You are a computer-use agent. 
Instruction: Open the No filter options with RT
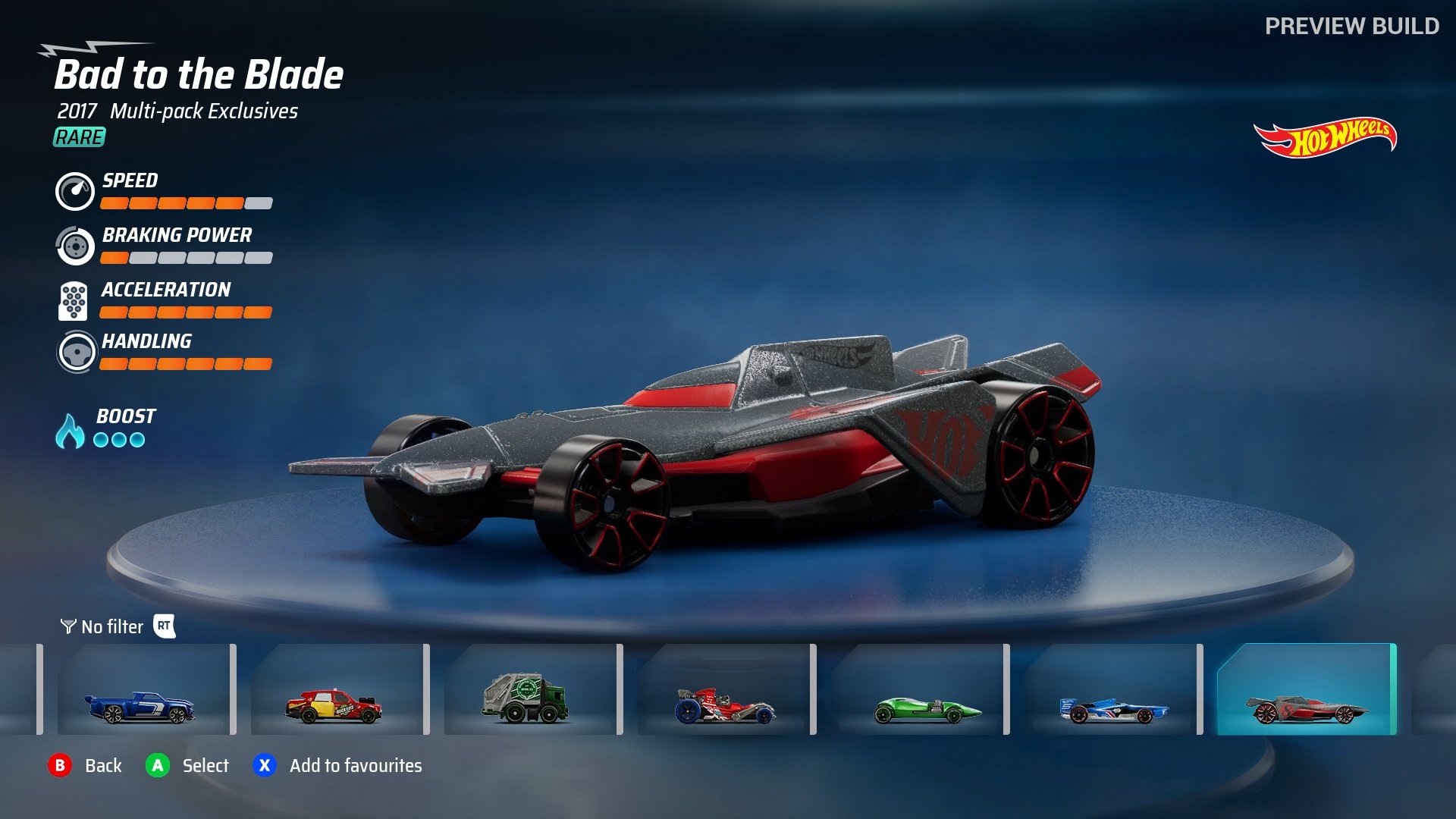(x=166, y=626)
